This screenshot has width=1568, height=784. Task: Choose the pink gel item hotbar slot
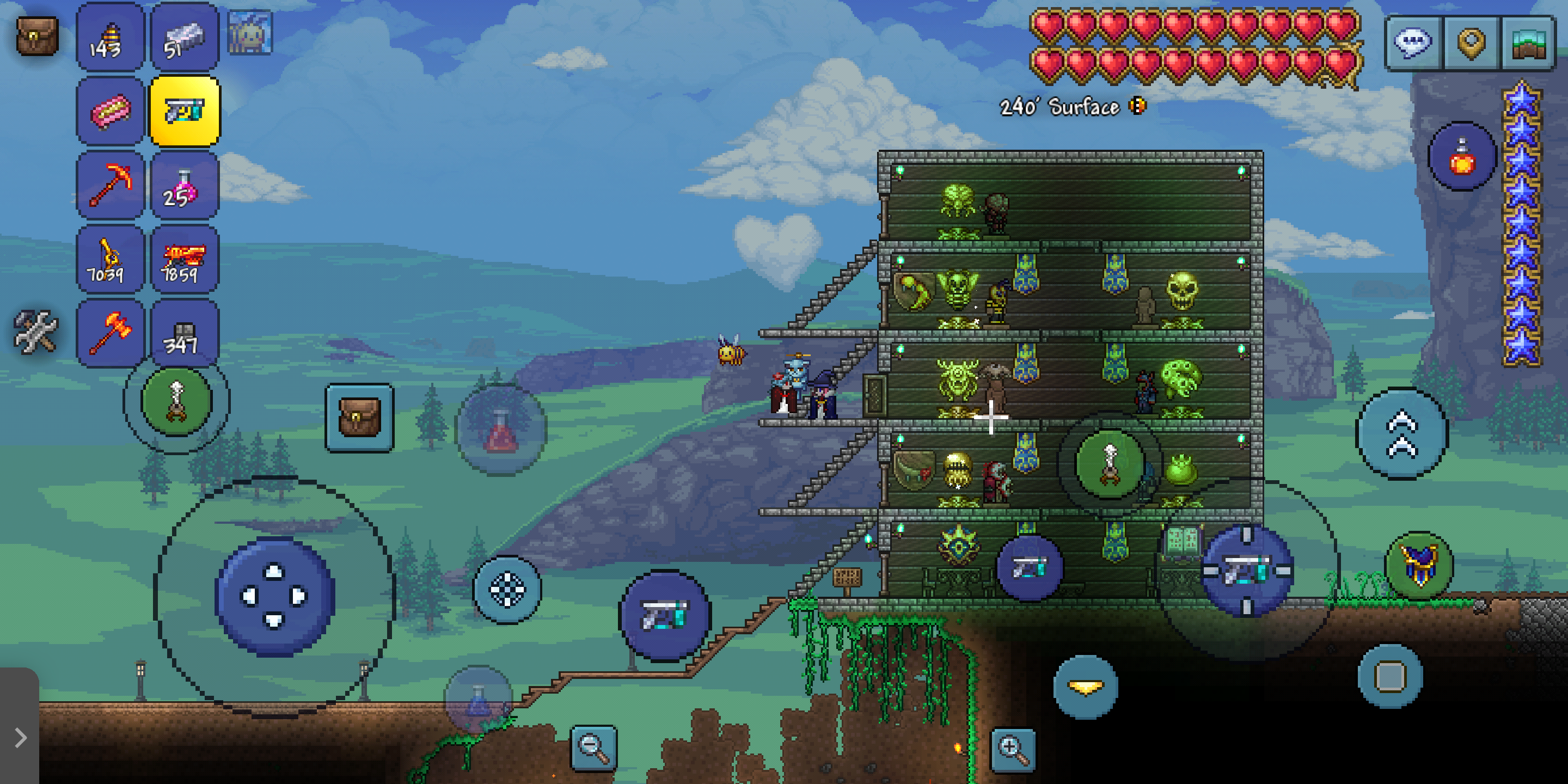pos(110,112)
